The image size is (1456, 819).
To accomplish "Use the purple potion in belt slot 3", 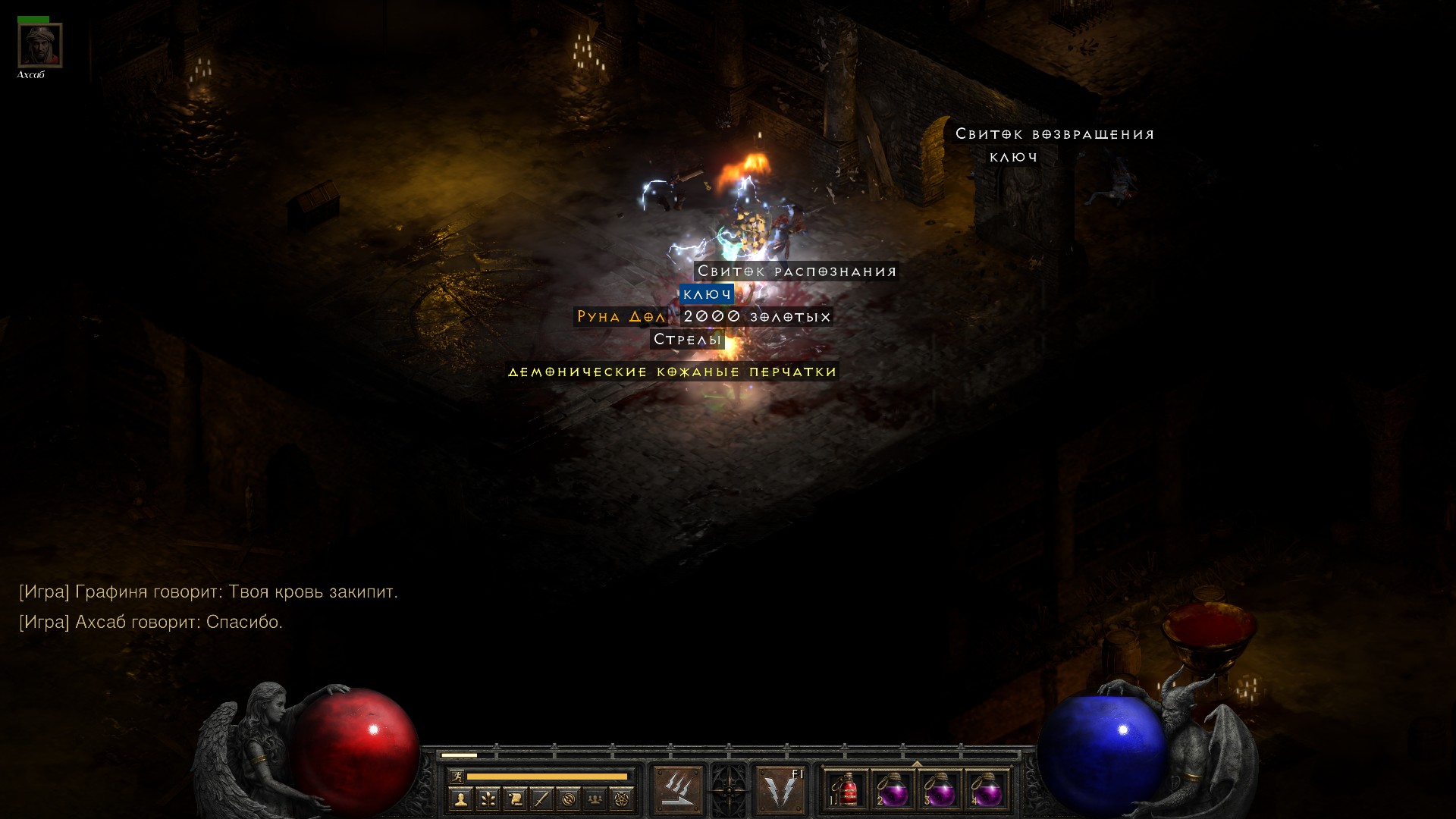I will 940,790.
